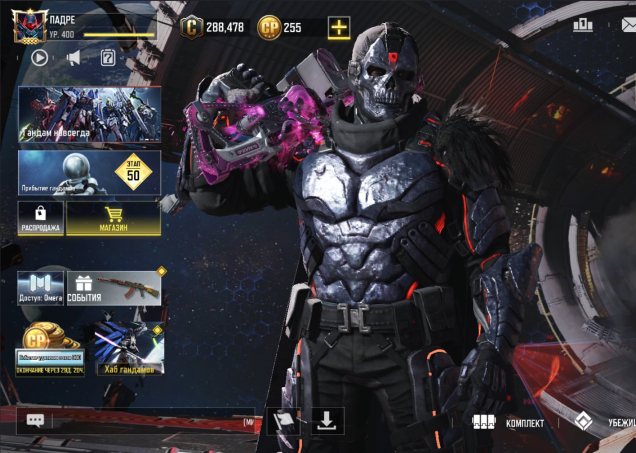636x453 pixels.
Task: Open the Магазин store
Action: point(113,217)
